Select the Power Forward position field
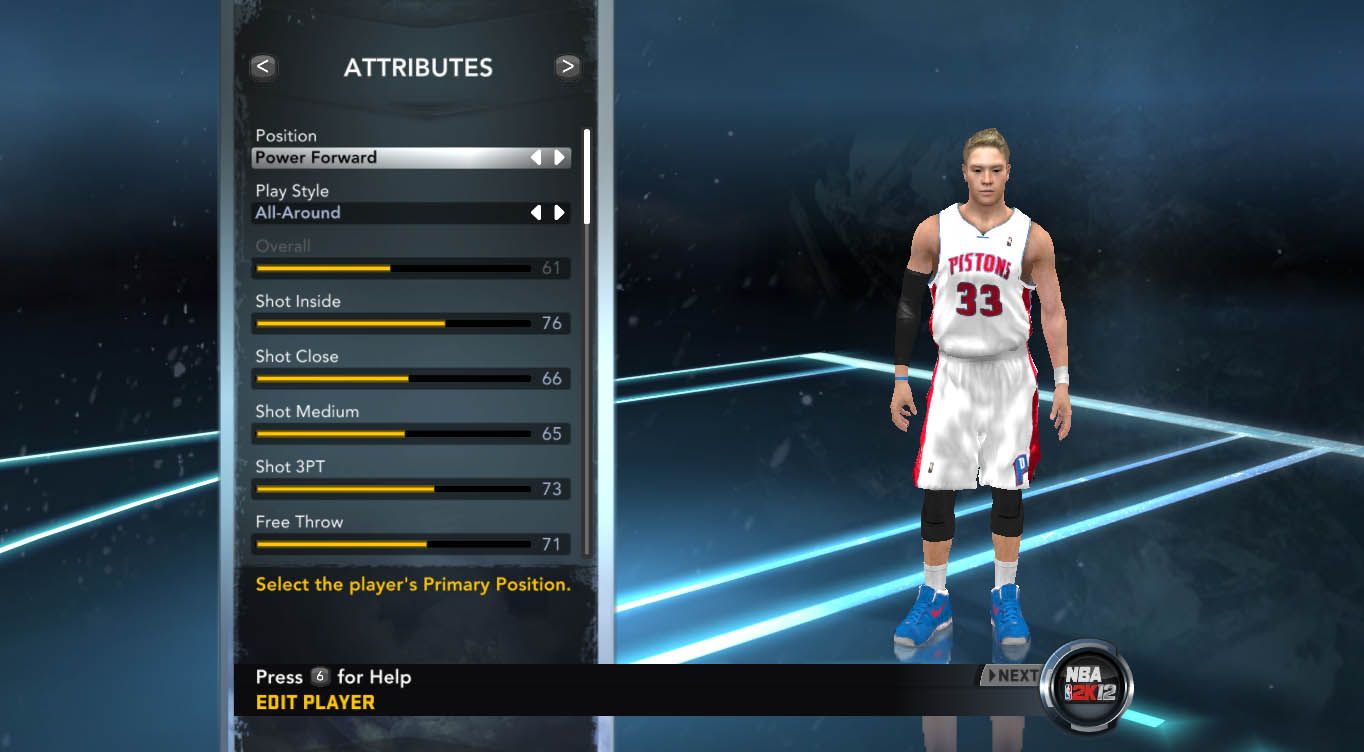 tap(390, 158)
